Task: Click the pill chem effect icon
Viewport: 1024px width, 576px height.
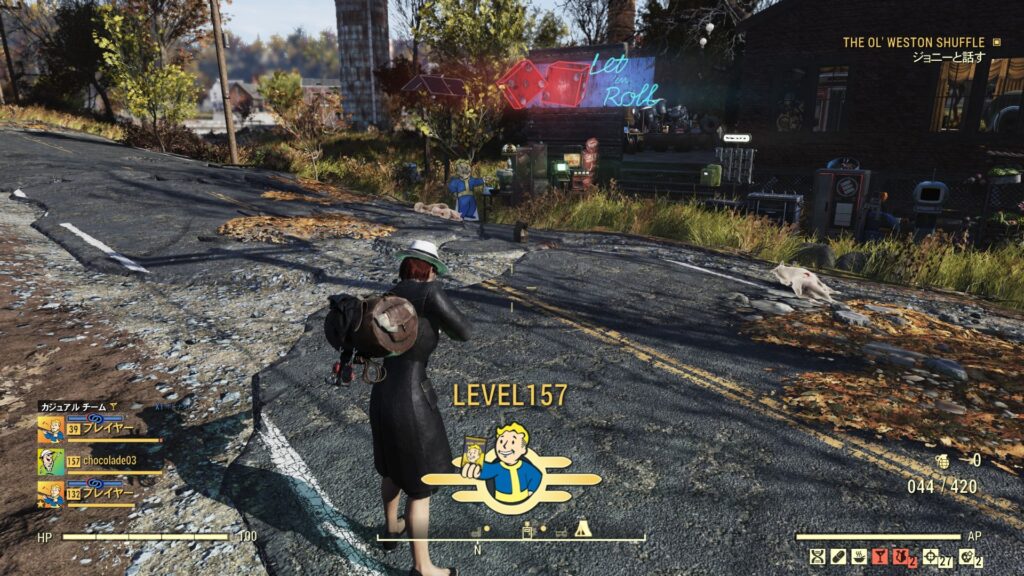Action: coord(838,556)
